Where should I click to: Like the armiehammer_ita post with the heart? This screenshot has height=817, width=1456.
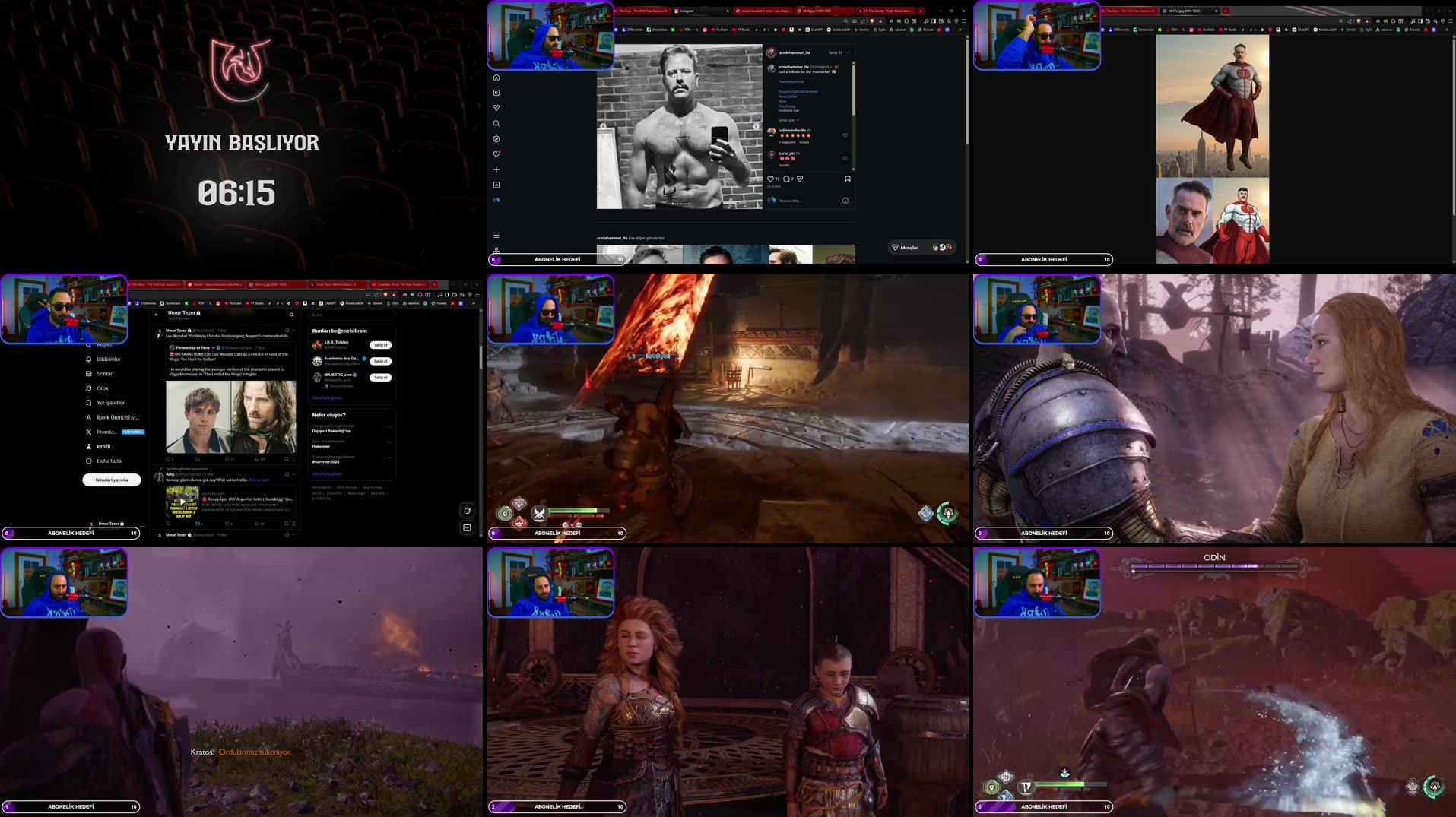[771, 179]
